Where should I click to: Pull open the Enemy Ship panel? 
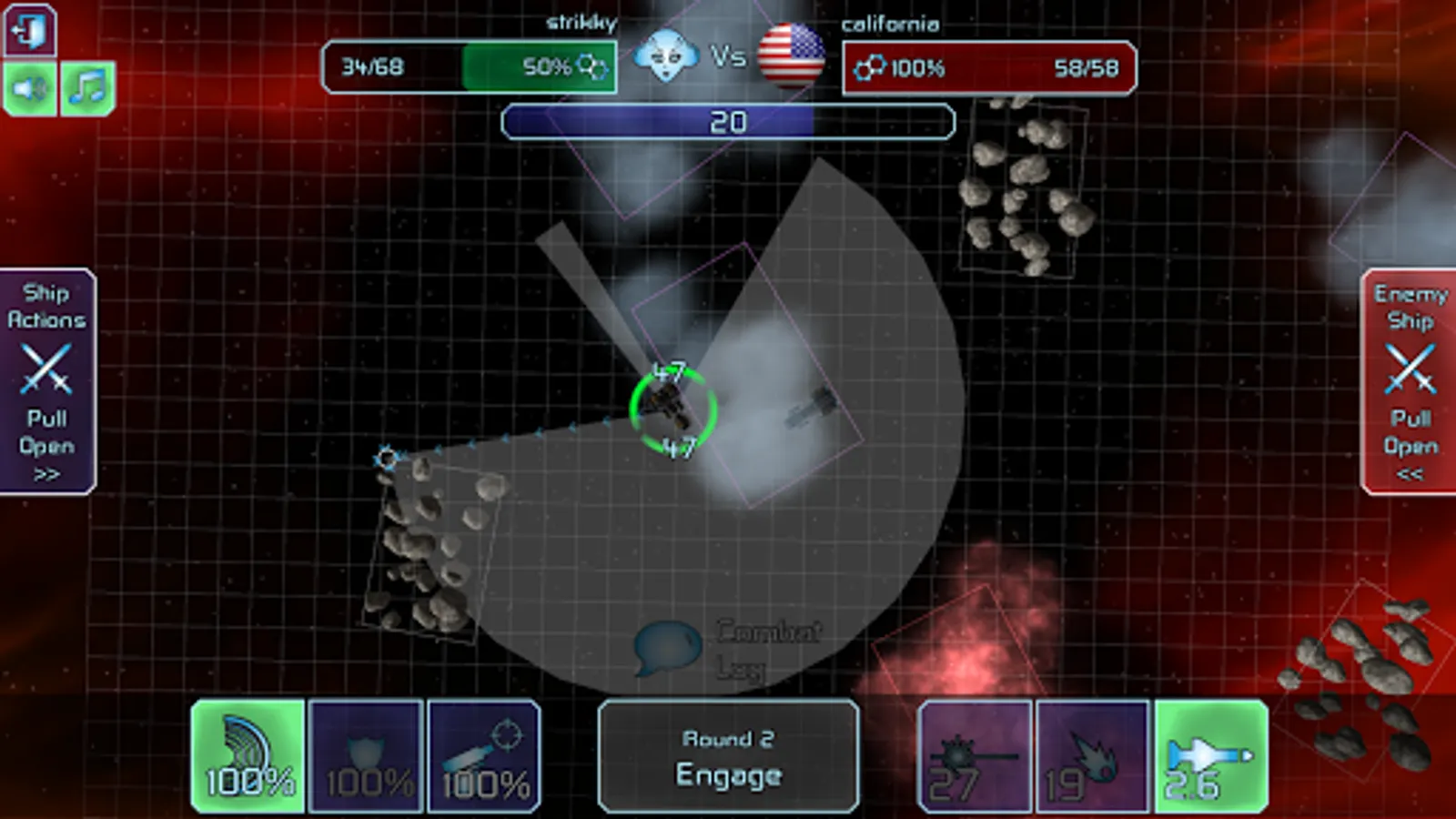(x=1409, y=381)
